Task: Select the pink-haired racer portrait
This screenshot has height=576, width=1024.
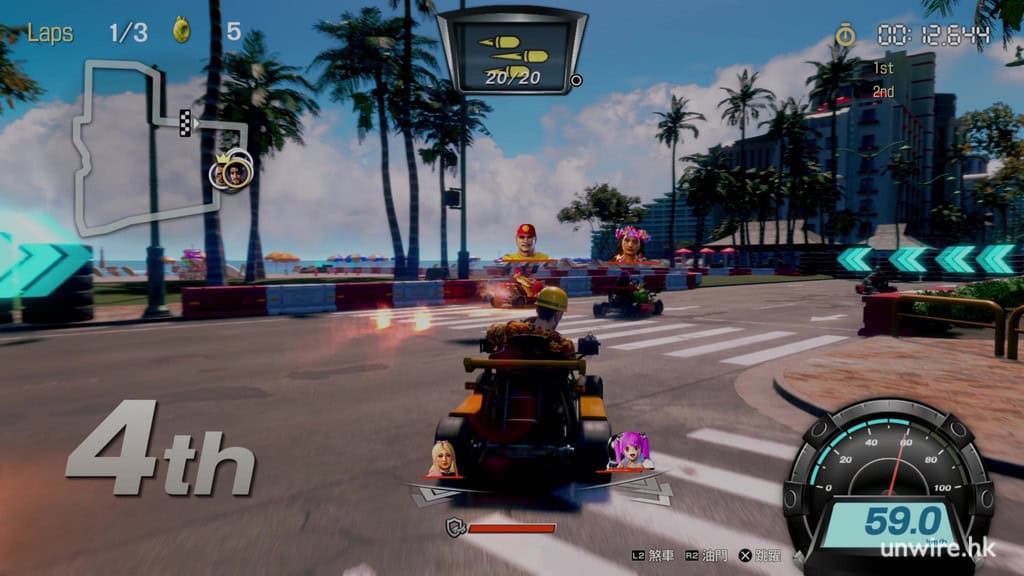Action: point(630,451)
